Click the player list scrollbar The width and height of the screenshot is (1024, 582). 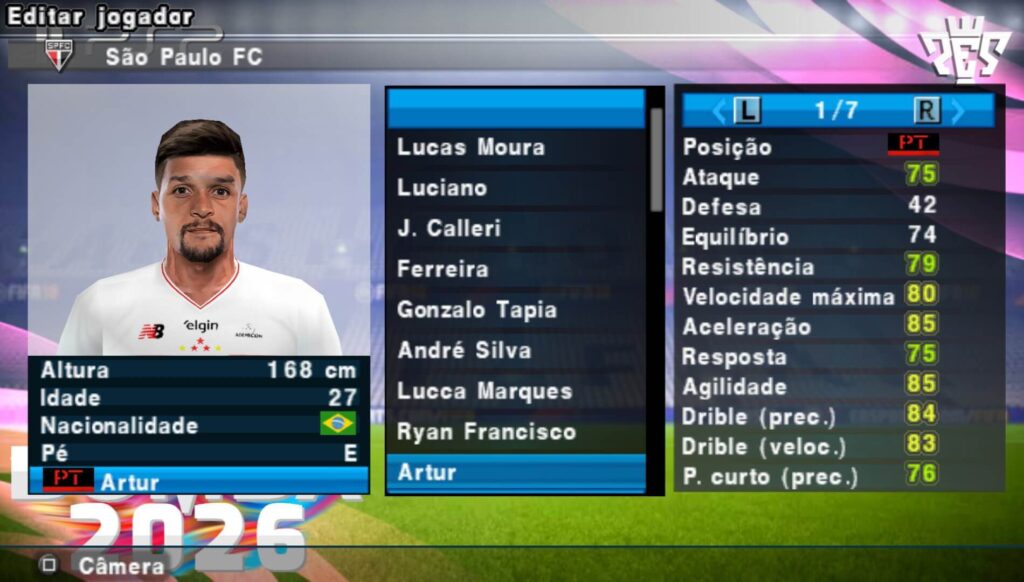[x=656, y=160]
